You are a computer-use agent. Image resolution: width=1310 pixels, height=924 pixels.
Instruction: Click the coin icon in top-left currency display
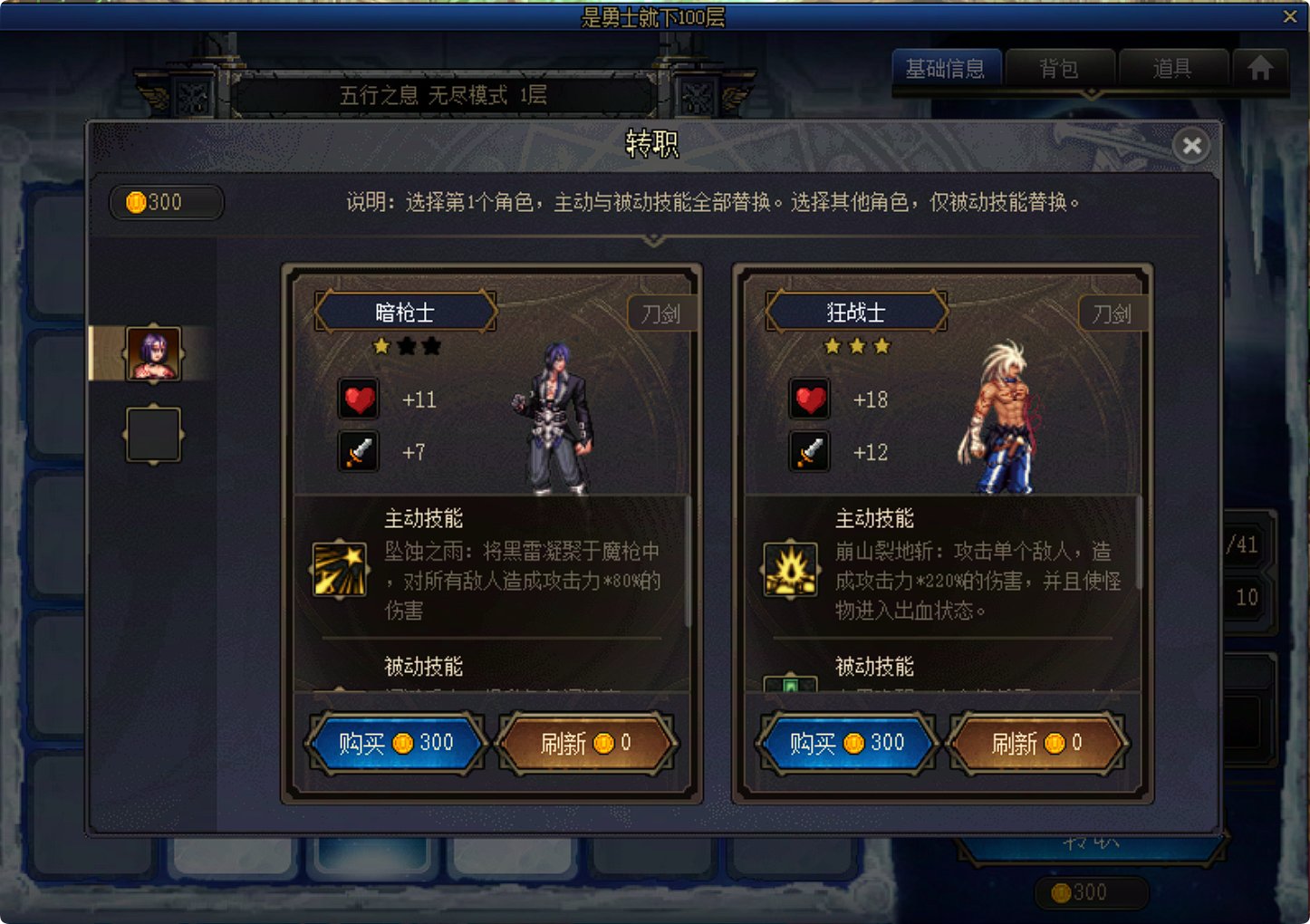[136, 202]
